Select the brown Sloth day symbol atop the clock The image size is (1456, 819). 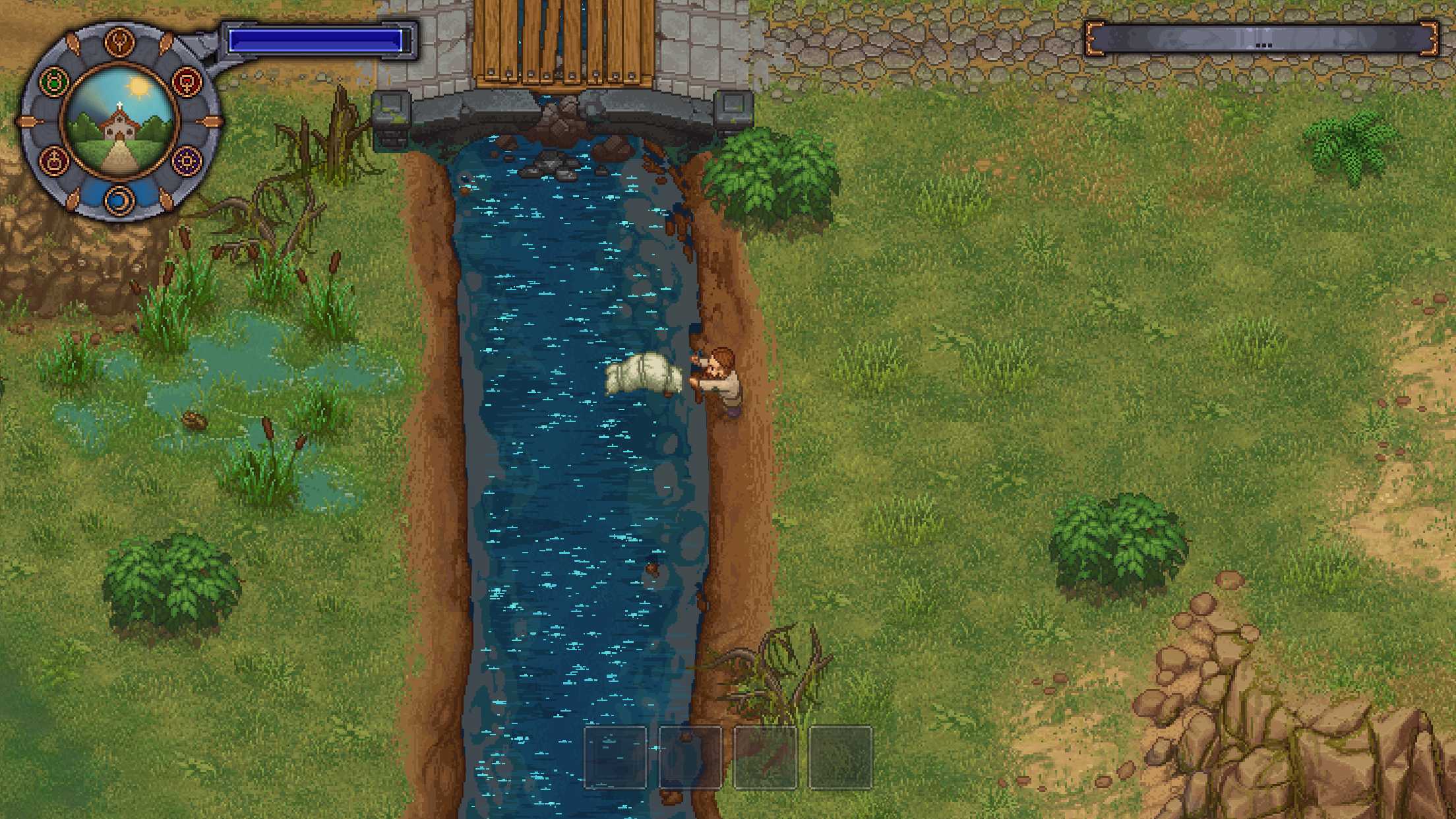pos(120,41)
